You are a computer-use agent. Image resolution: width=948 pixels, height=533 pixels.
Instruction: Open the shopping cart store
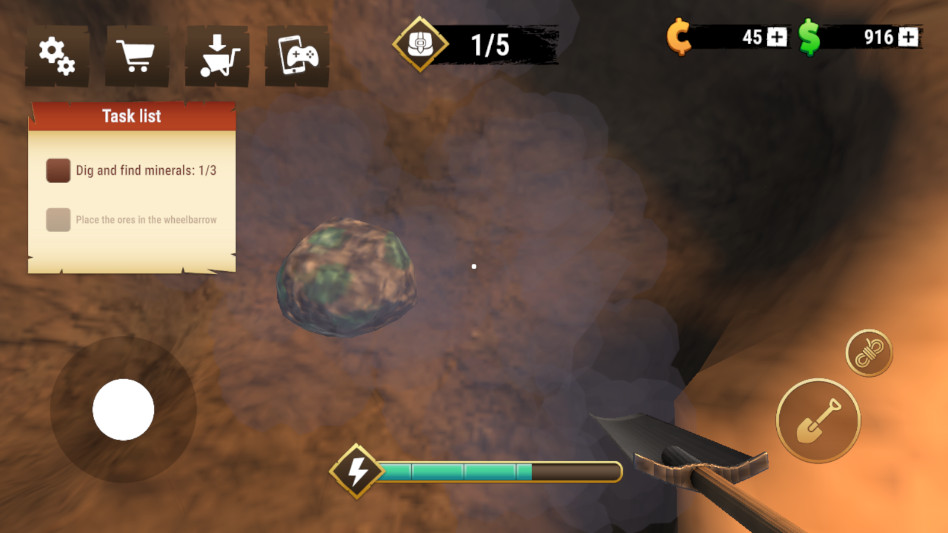pos(137,56)
